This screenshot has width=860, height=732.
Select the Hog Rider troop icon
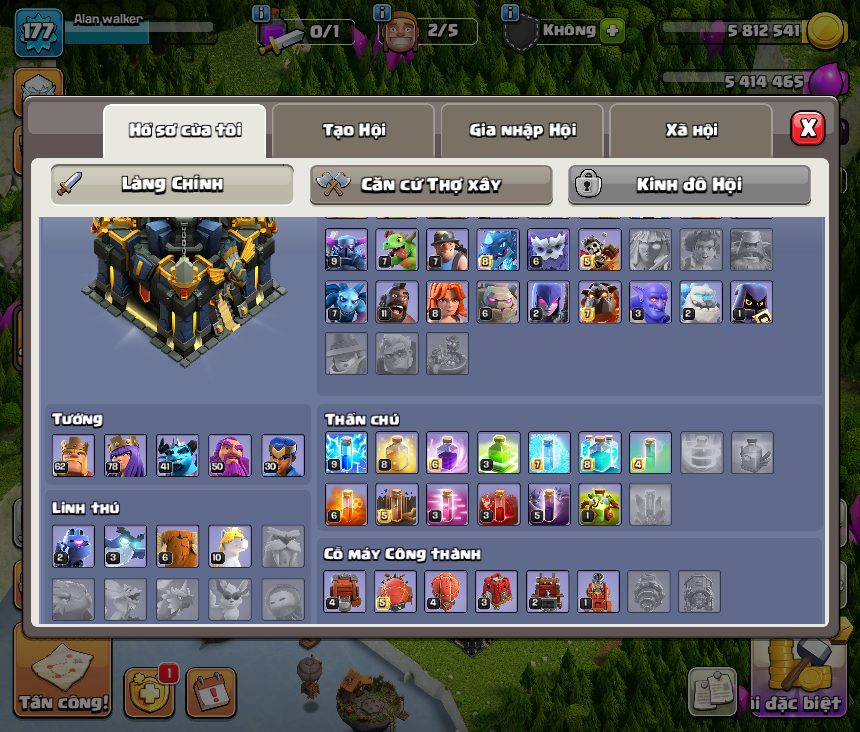397,301
